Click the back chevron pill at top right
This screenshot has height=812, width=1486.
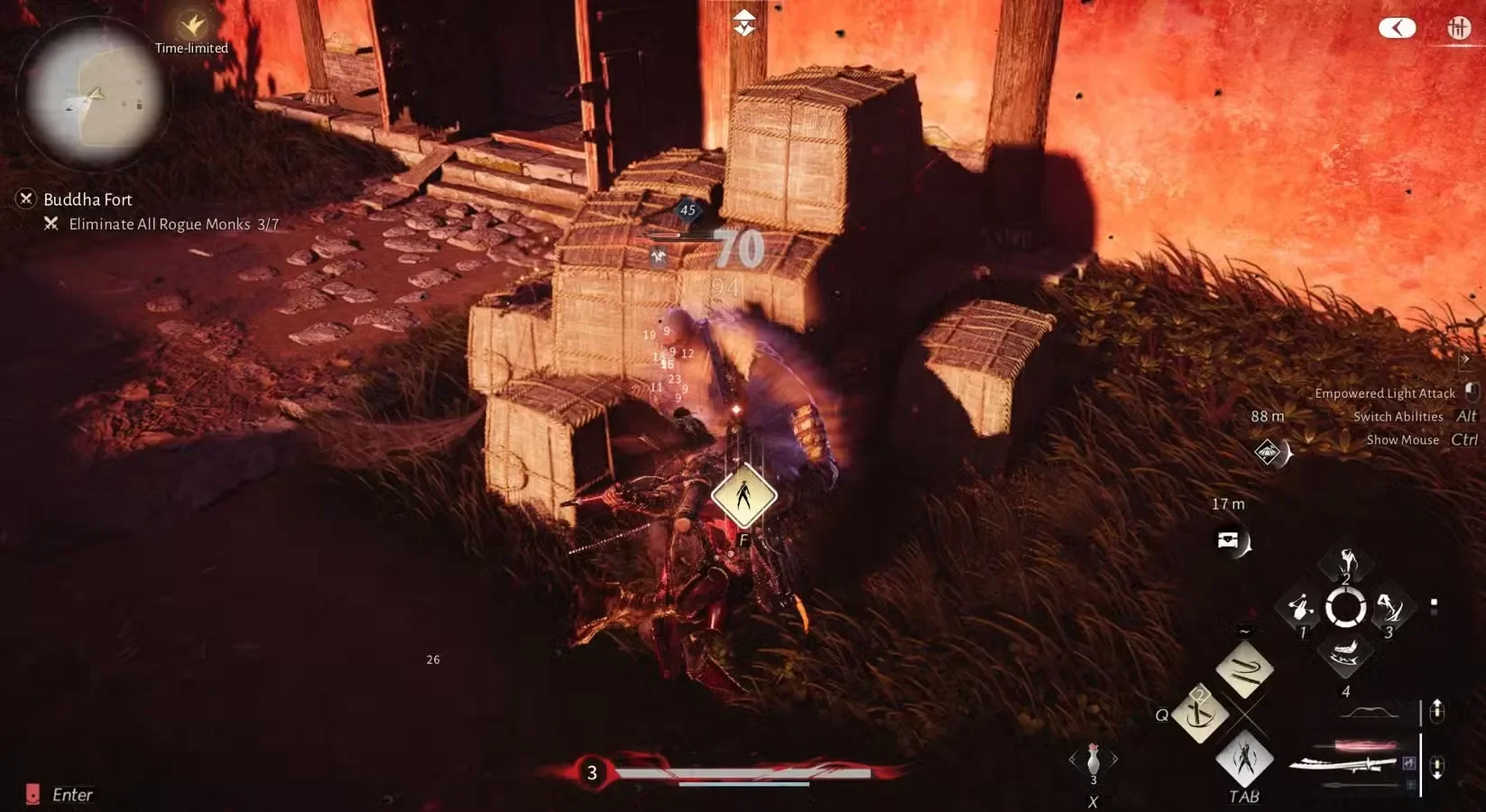point(1397,28)
